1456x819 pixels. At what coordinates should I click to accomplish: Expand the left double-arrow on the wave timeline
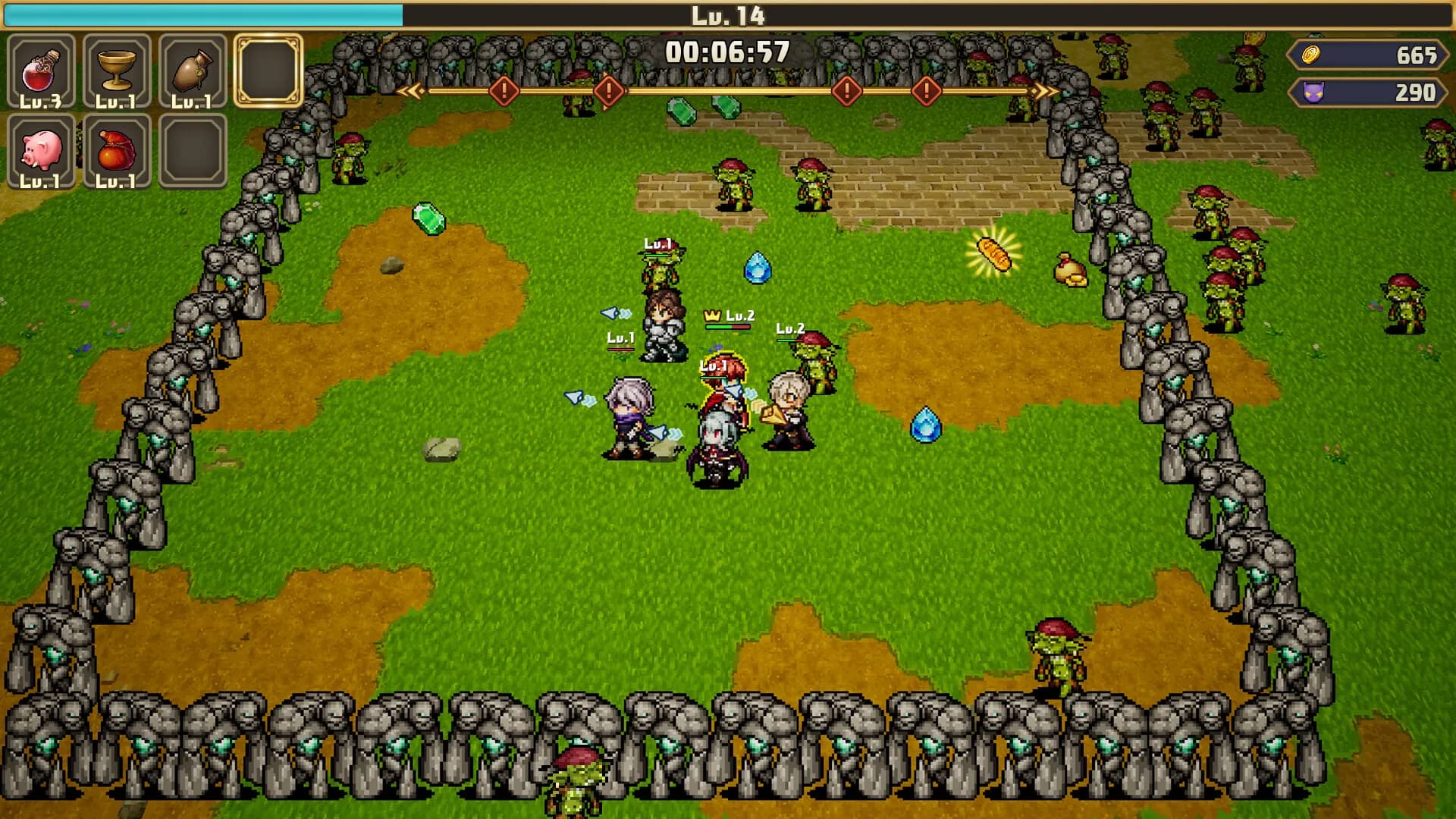410,91
